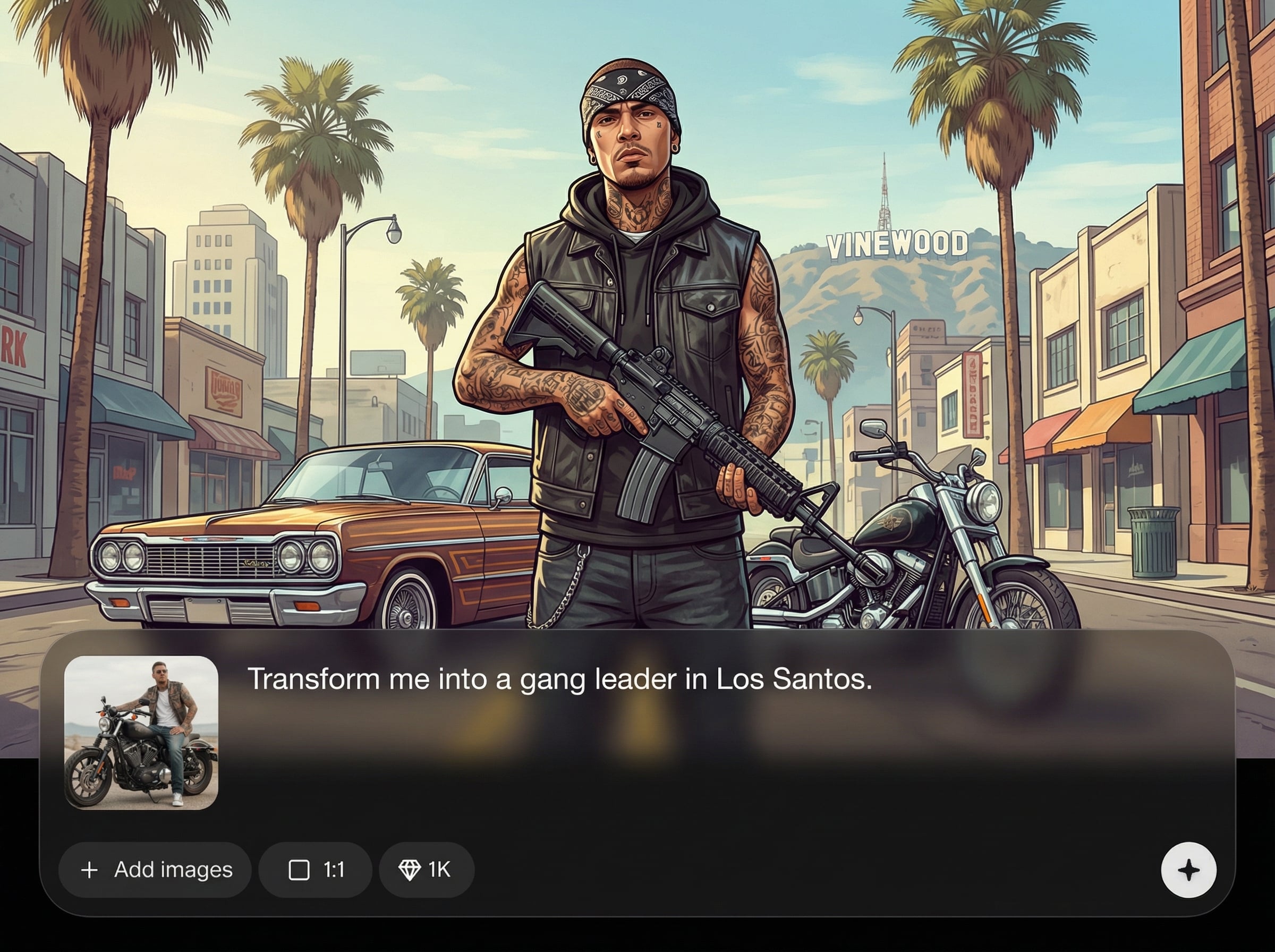Submit the prompt with the sparkle button
Screen dimensions: 1275x952
(1188, 870)
